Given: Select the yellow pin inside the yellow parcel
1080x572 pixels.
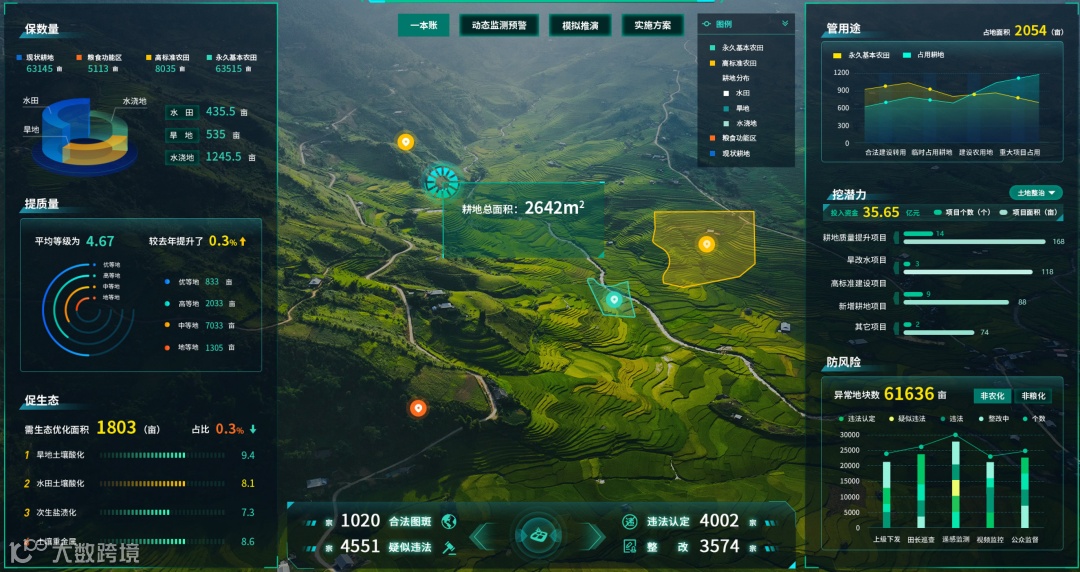Looking at the screenshot, I should [707, 243].
